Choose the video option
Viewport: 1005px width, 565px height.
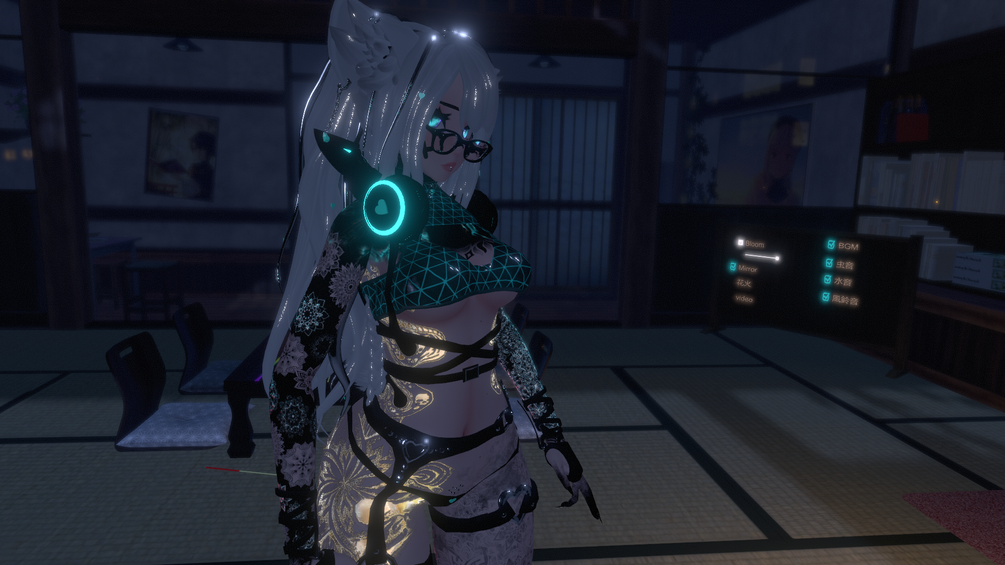[744, 299]
